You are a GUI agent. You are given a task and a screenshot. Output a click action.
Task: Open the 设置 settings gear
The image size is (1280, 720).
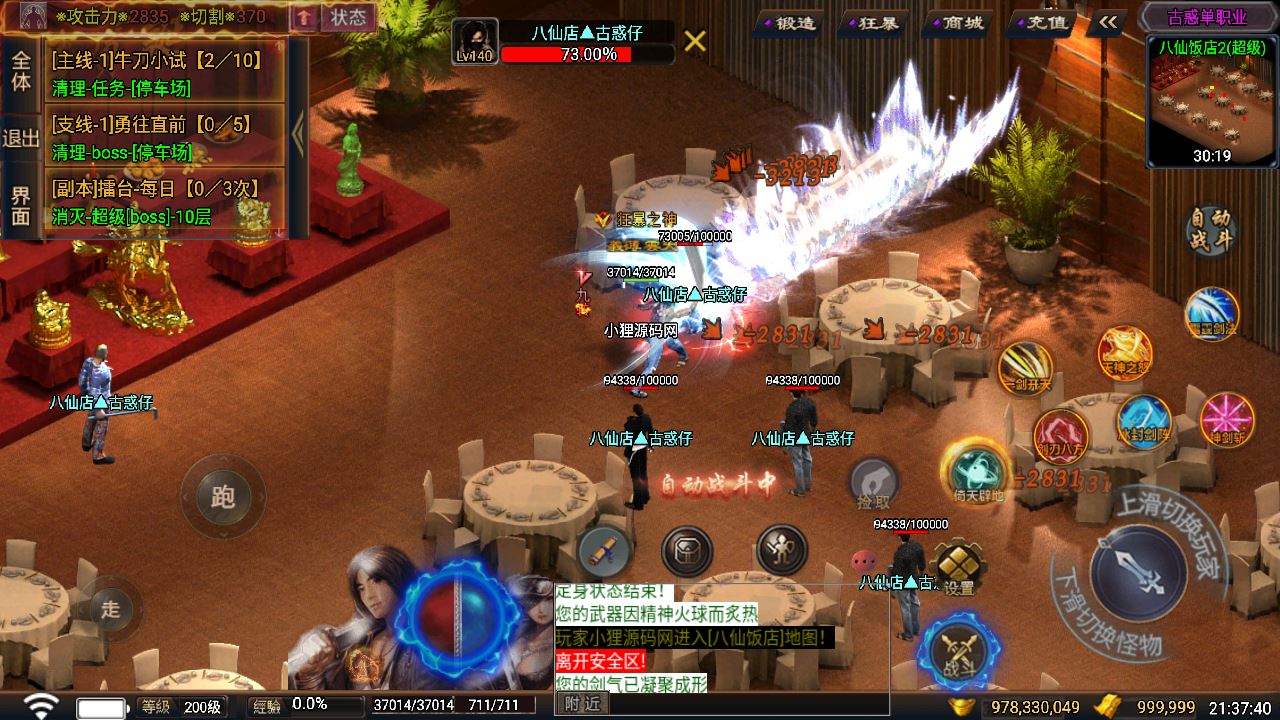[x=957, y=568]
